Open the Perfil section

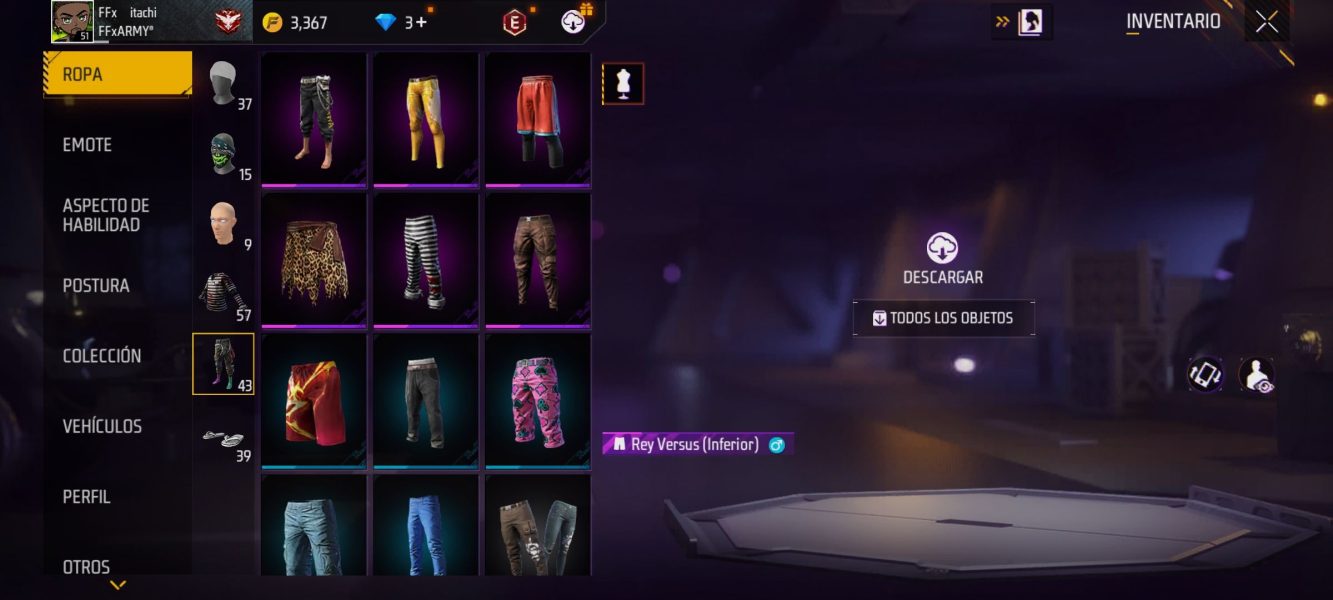click(86, 497)
